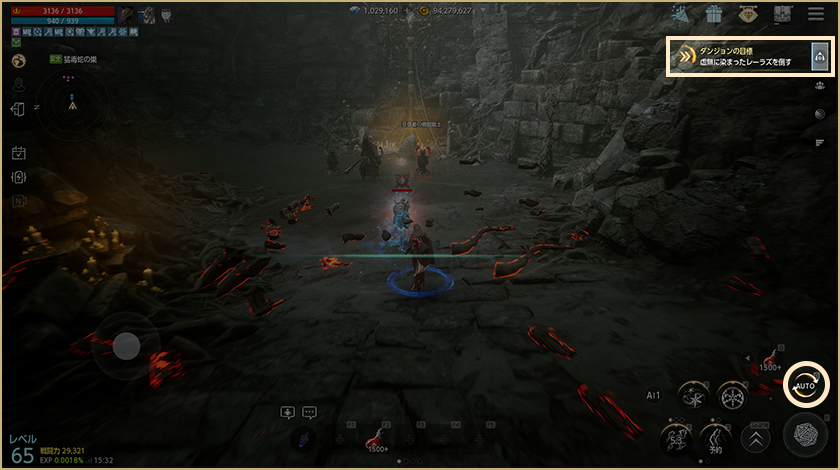Open the hamburger main menu

pos(816,14)
